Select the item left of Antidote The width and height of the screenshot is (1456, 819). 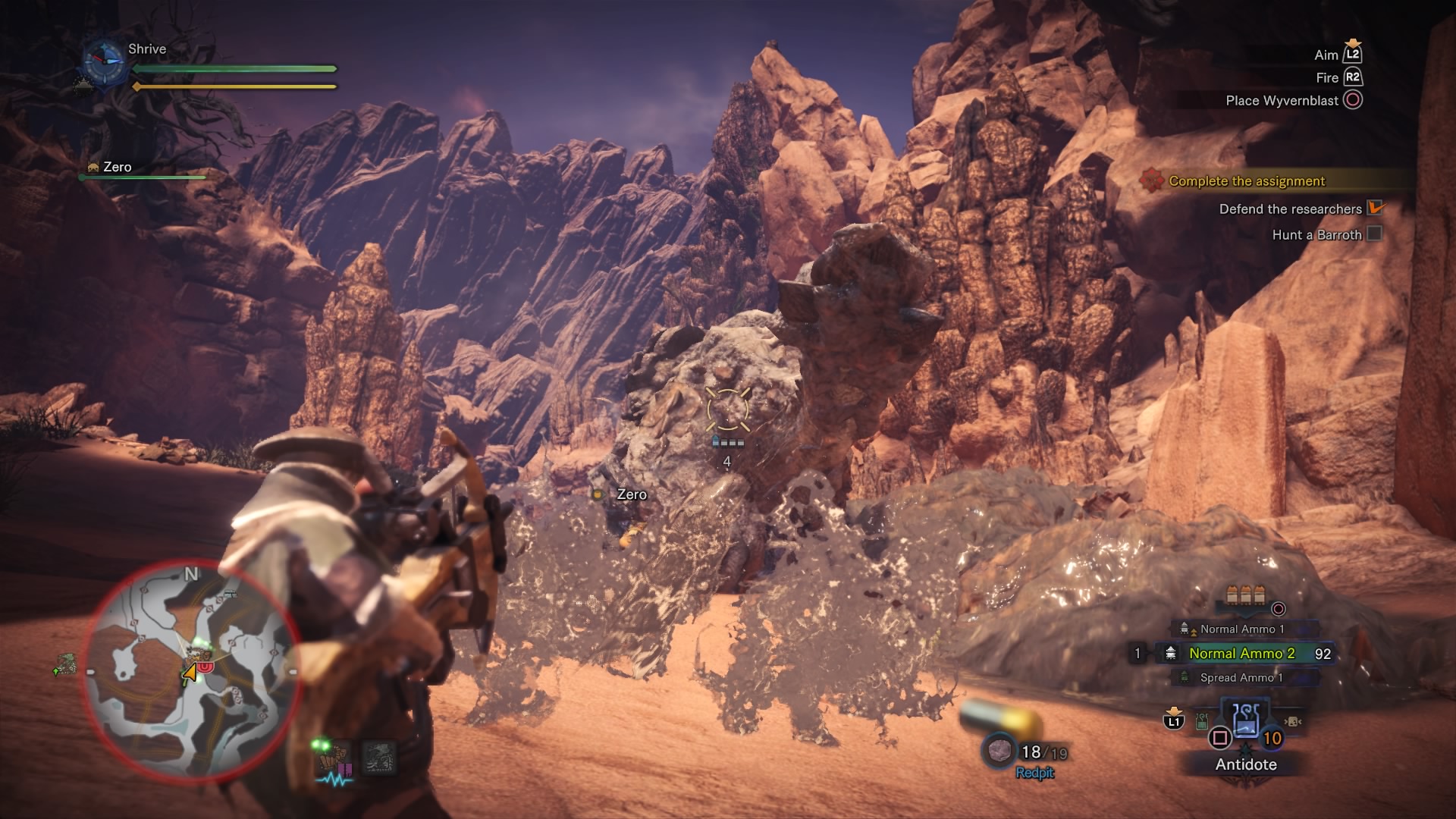click(1201, 722)
